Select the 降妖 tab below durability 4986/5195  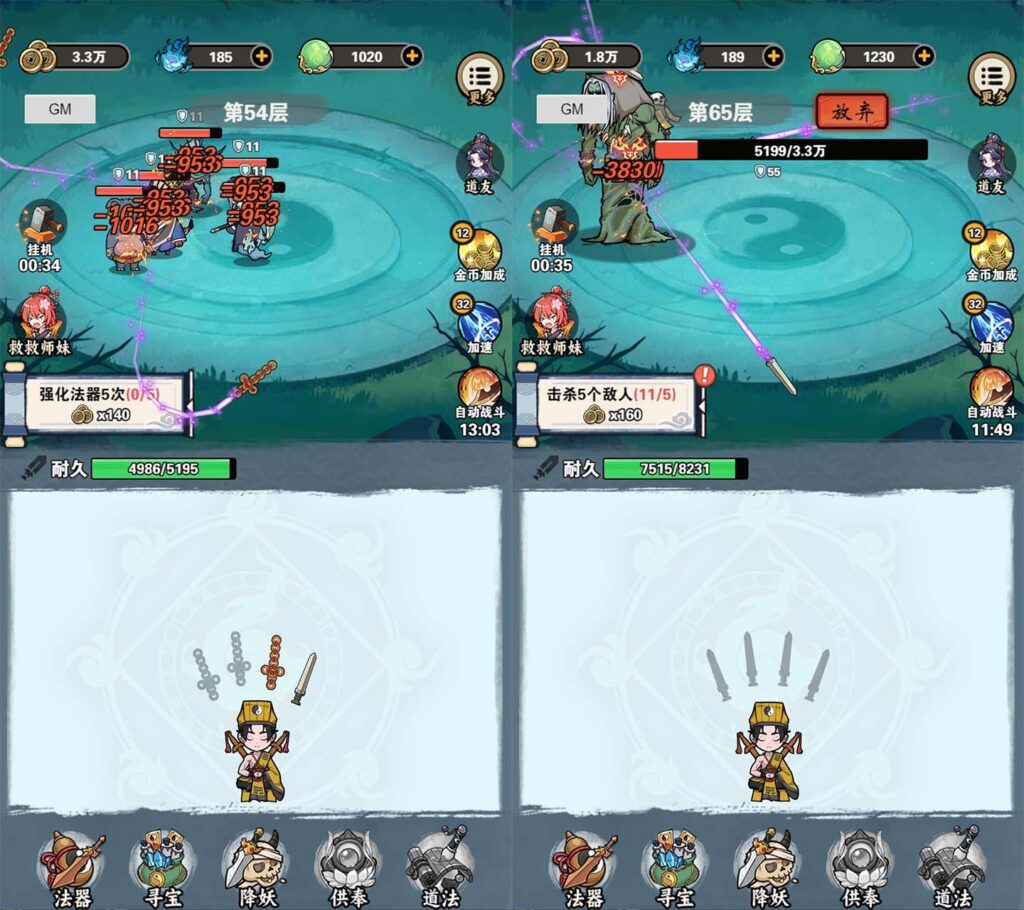pos(255,866)
